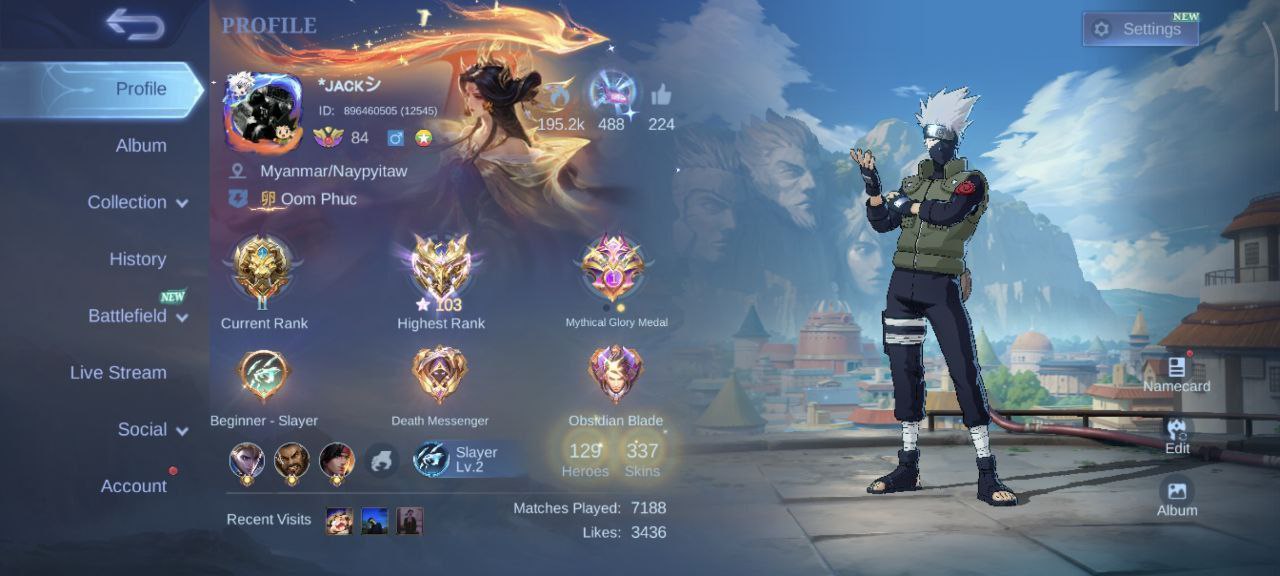Screen dimensions: 1280x576
Task: Open the Skins count badge
Action: coord(642,456)
